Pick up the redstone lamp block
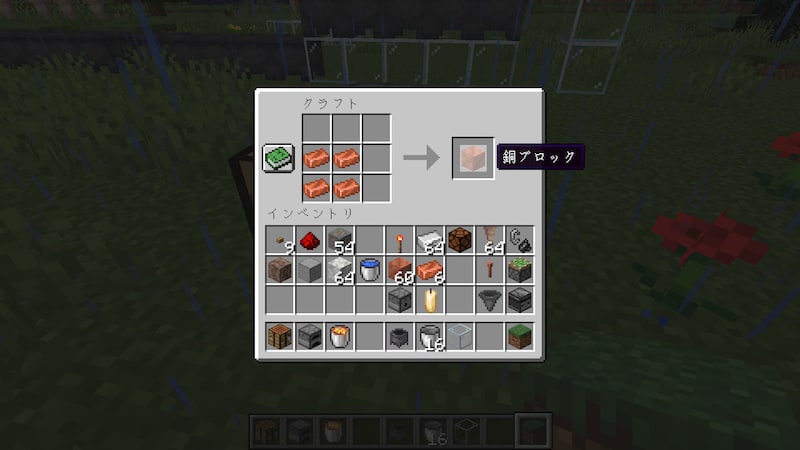The image size is (800, 450). (x=460, y=240)
